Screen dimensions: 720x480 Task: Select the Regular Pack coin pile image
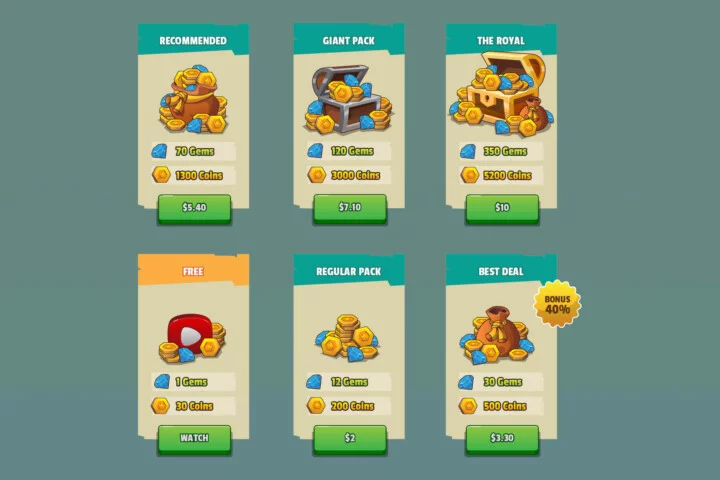[x=349, y=335]
